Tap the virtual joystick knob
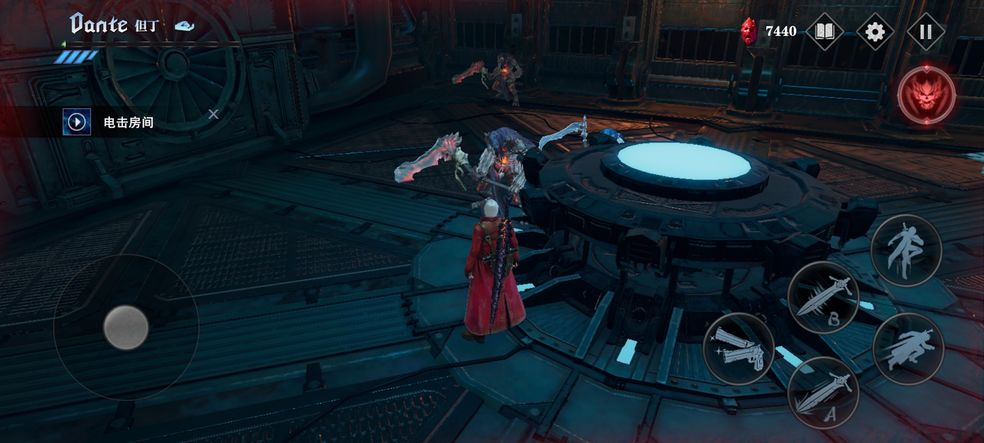The height and width of the screenshot is (443, 984). click(x=126, y=326)
